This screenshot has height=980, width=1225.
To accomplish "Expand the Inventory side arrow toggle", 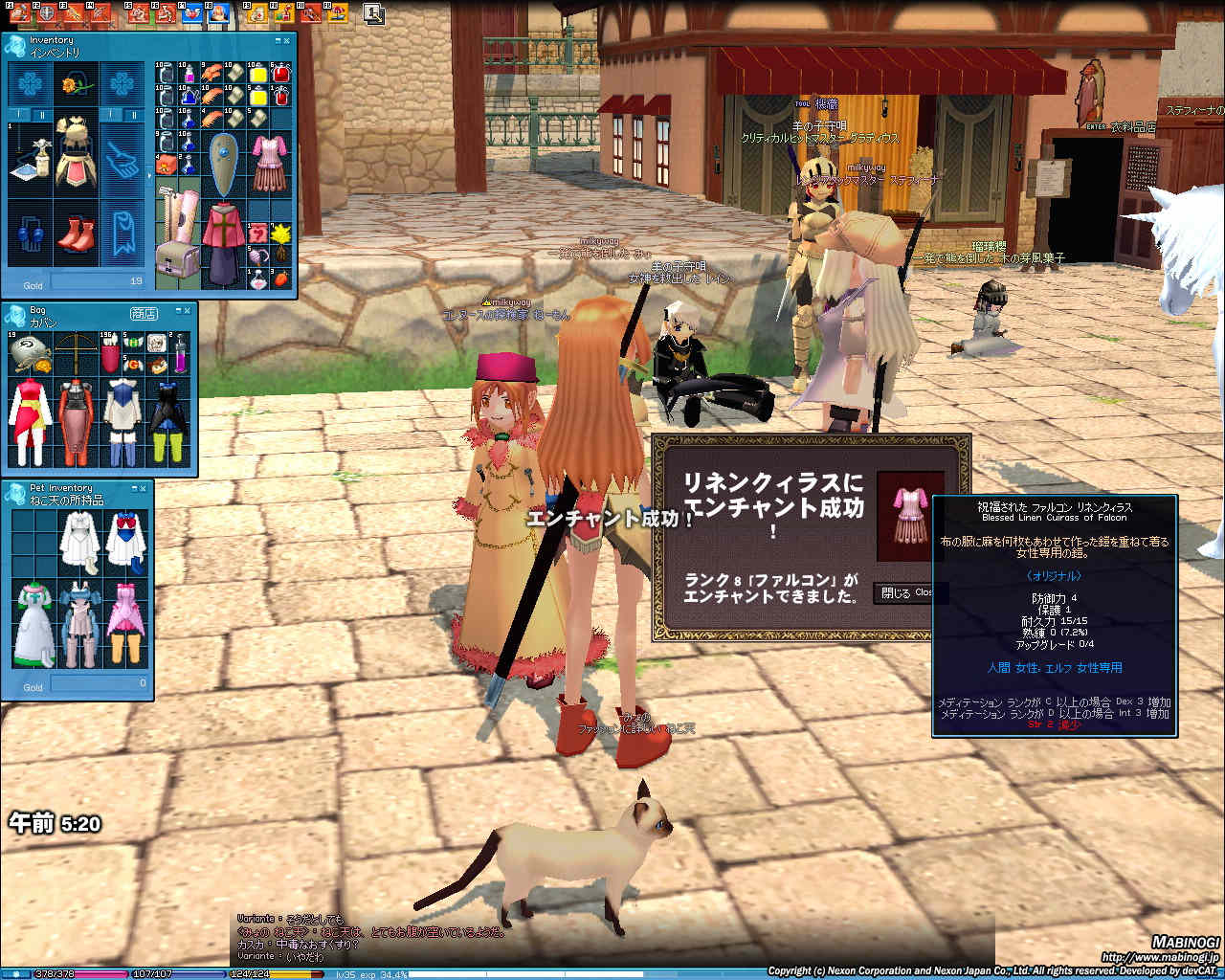I will (149, 175).
